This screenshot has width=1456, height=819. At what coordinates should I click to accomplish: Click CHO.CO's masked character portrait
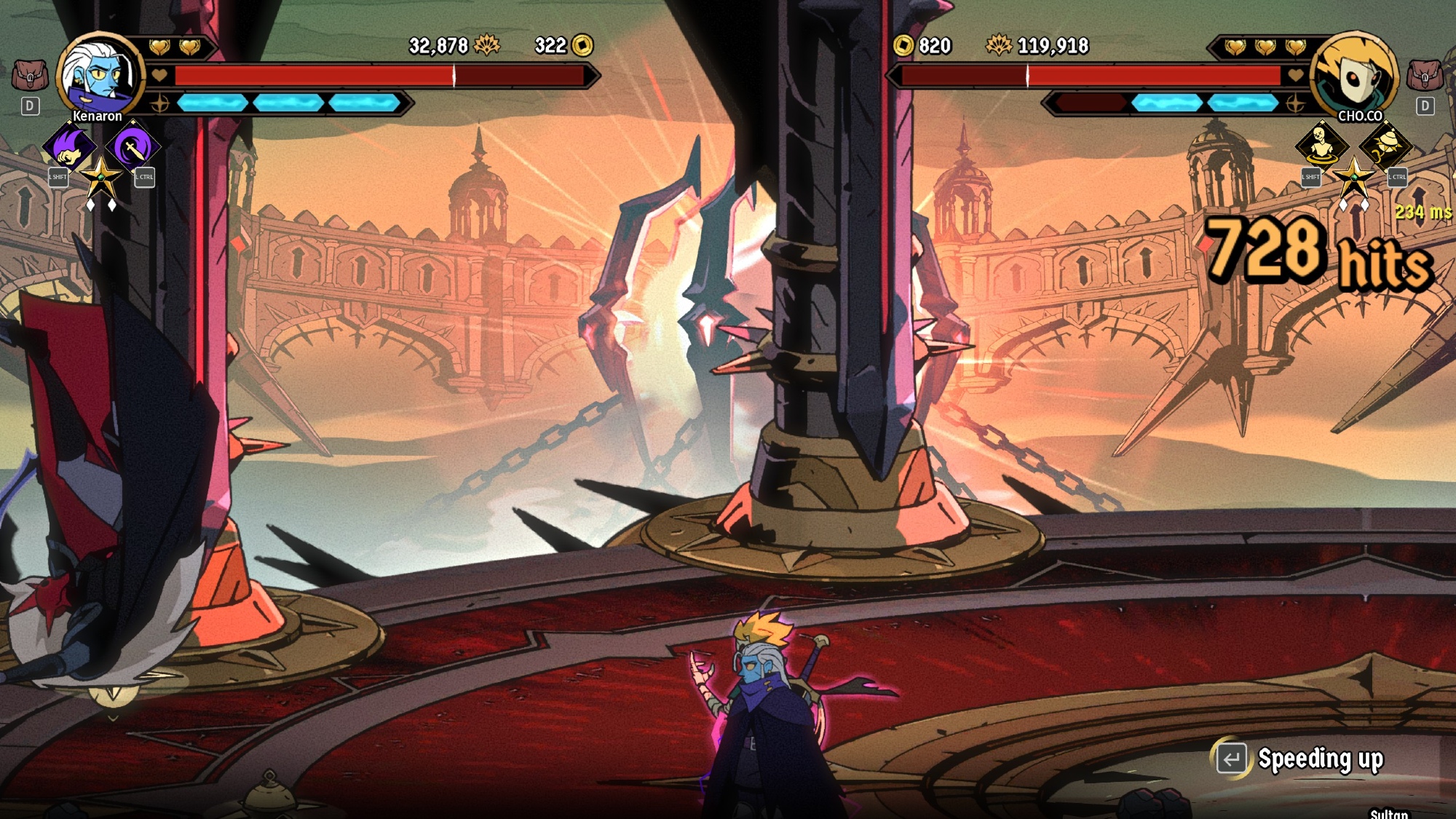click(1354, 74)
